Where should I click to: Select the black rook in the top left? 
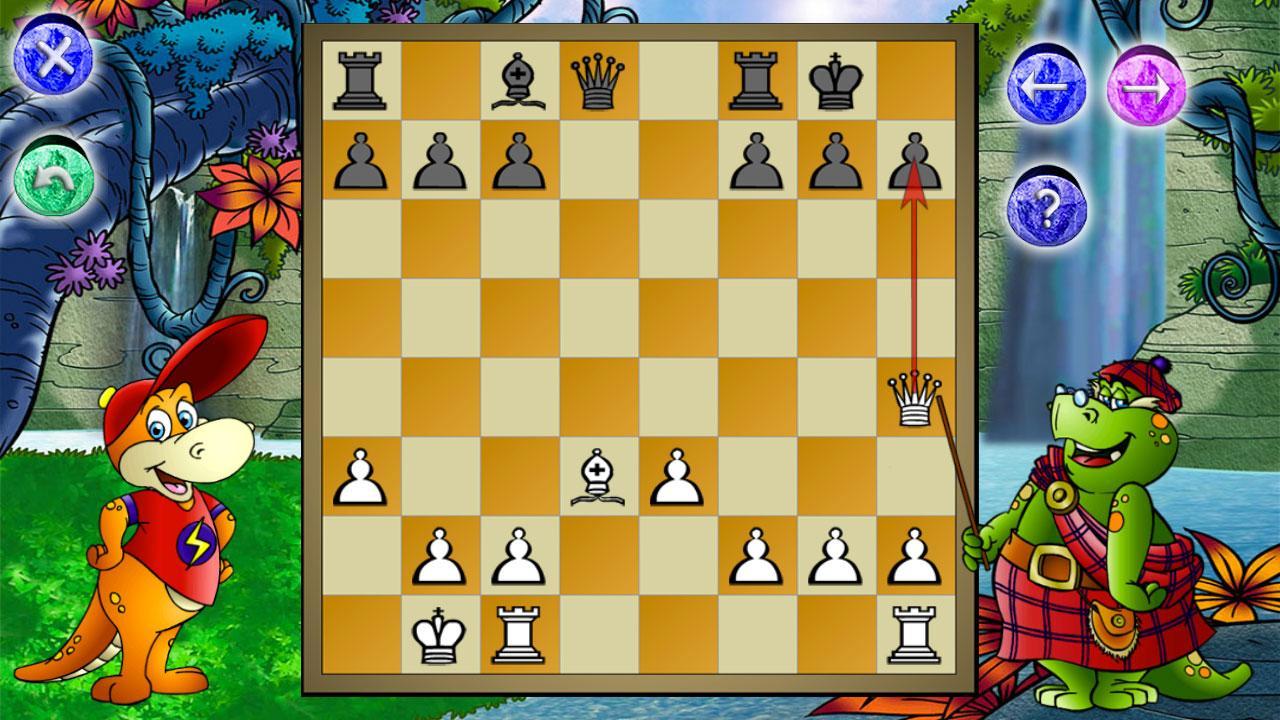point(359,78)
